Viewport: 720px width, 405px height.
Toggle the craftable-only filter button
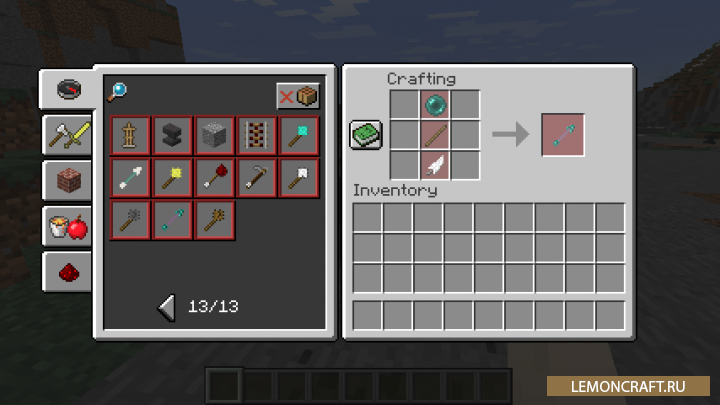point(298,96)
